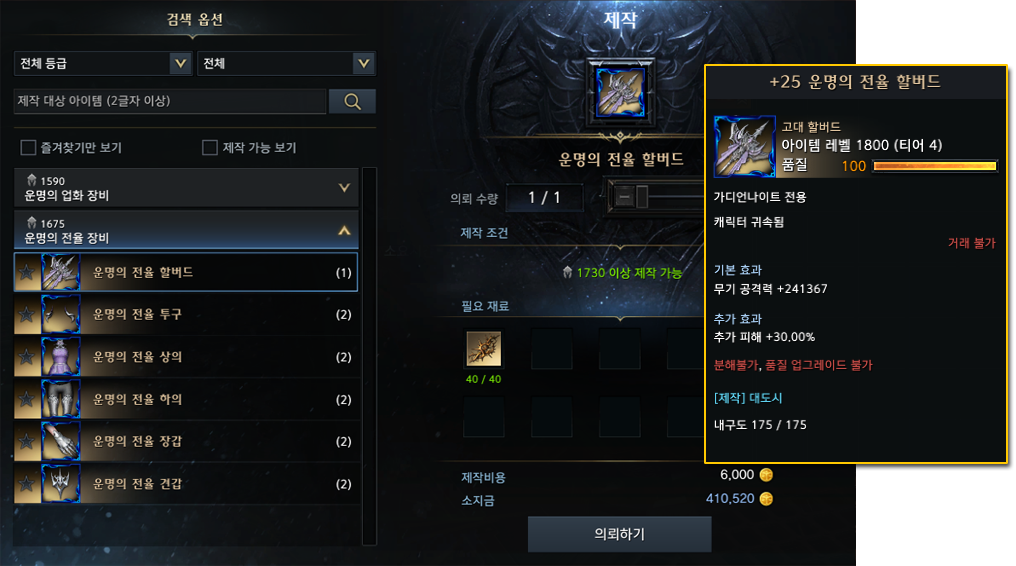The height and width of the screenshot is (566, 1016).
Task: Click the recipe list scrollbar
Action: (x=369, y=350)
